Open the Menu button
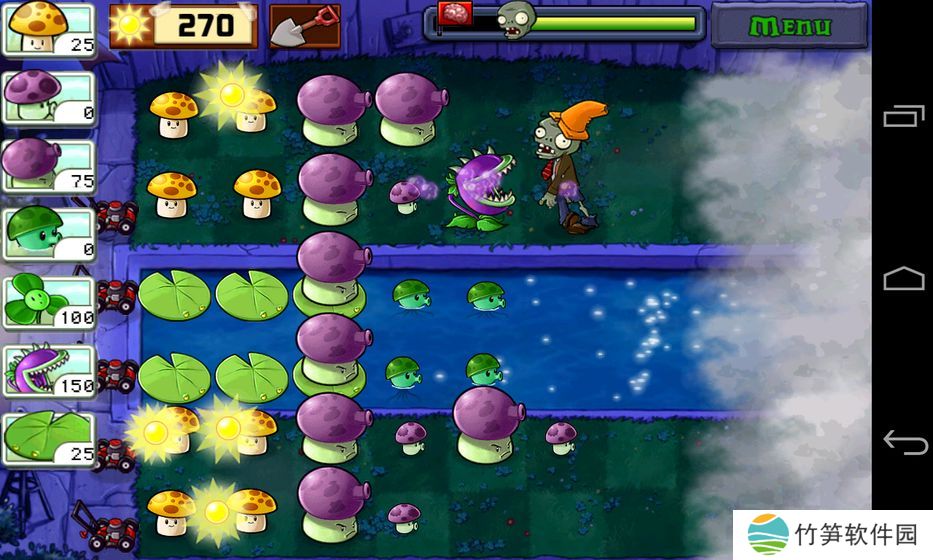 (x=789, y=25)
